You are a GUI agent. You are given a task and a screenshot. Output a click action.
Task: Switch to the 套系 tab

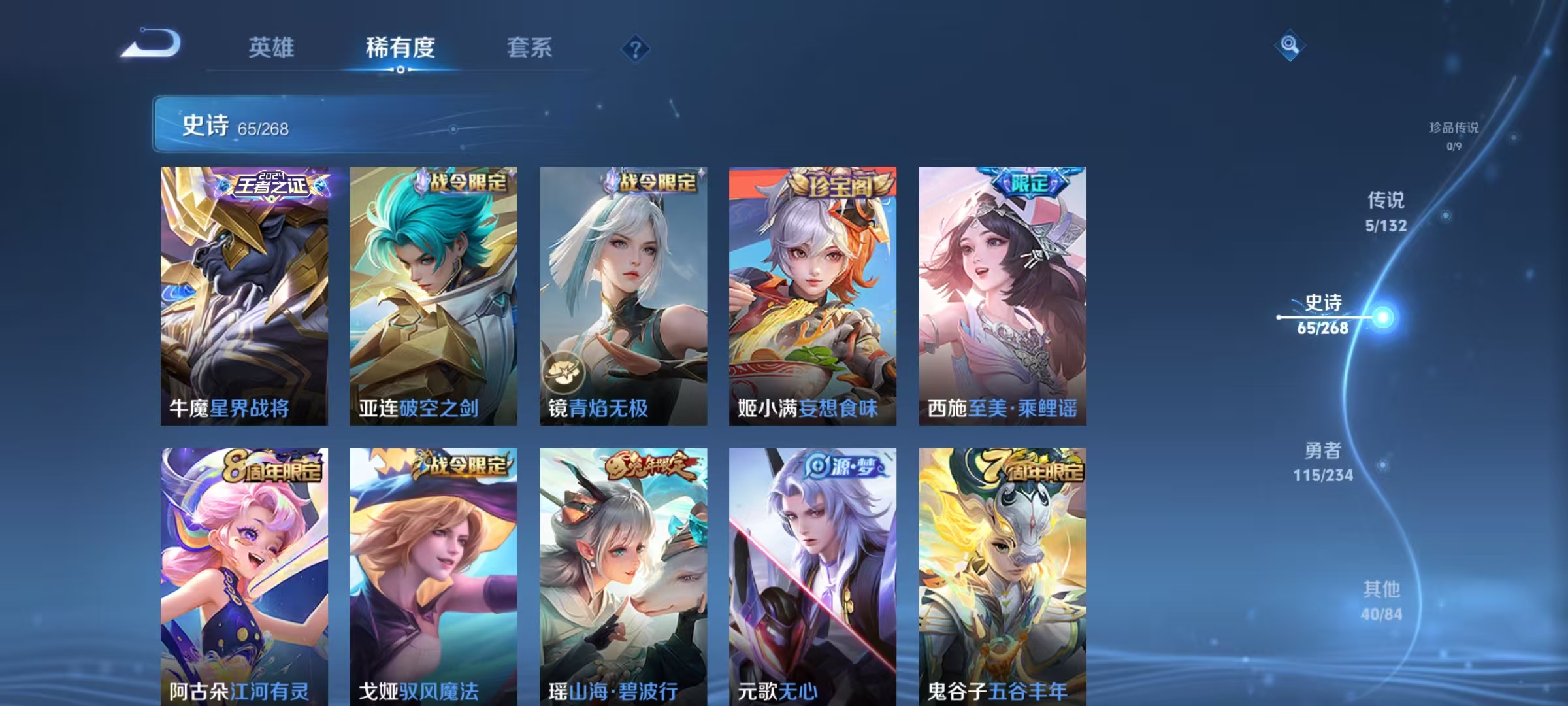[531, 48]
